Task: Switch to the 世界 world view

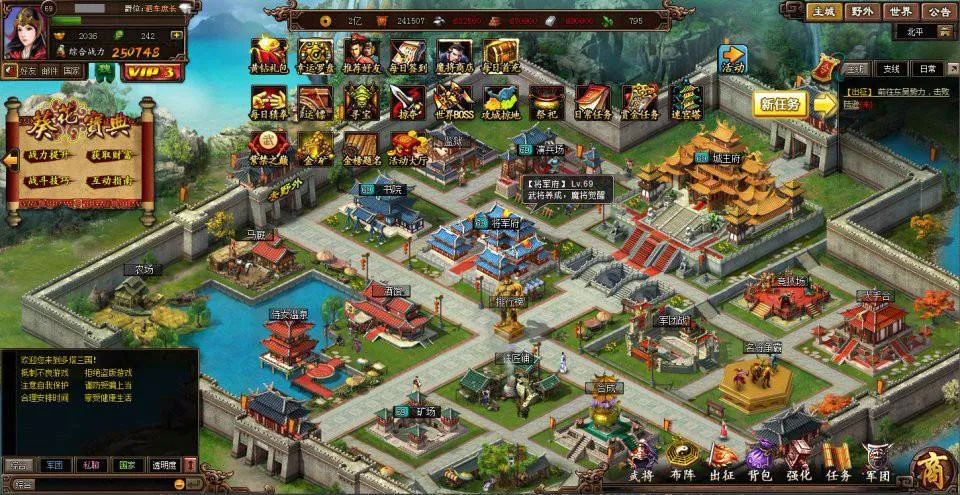Action: coord(899,12)
